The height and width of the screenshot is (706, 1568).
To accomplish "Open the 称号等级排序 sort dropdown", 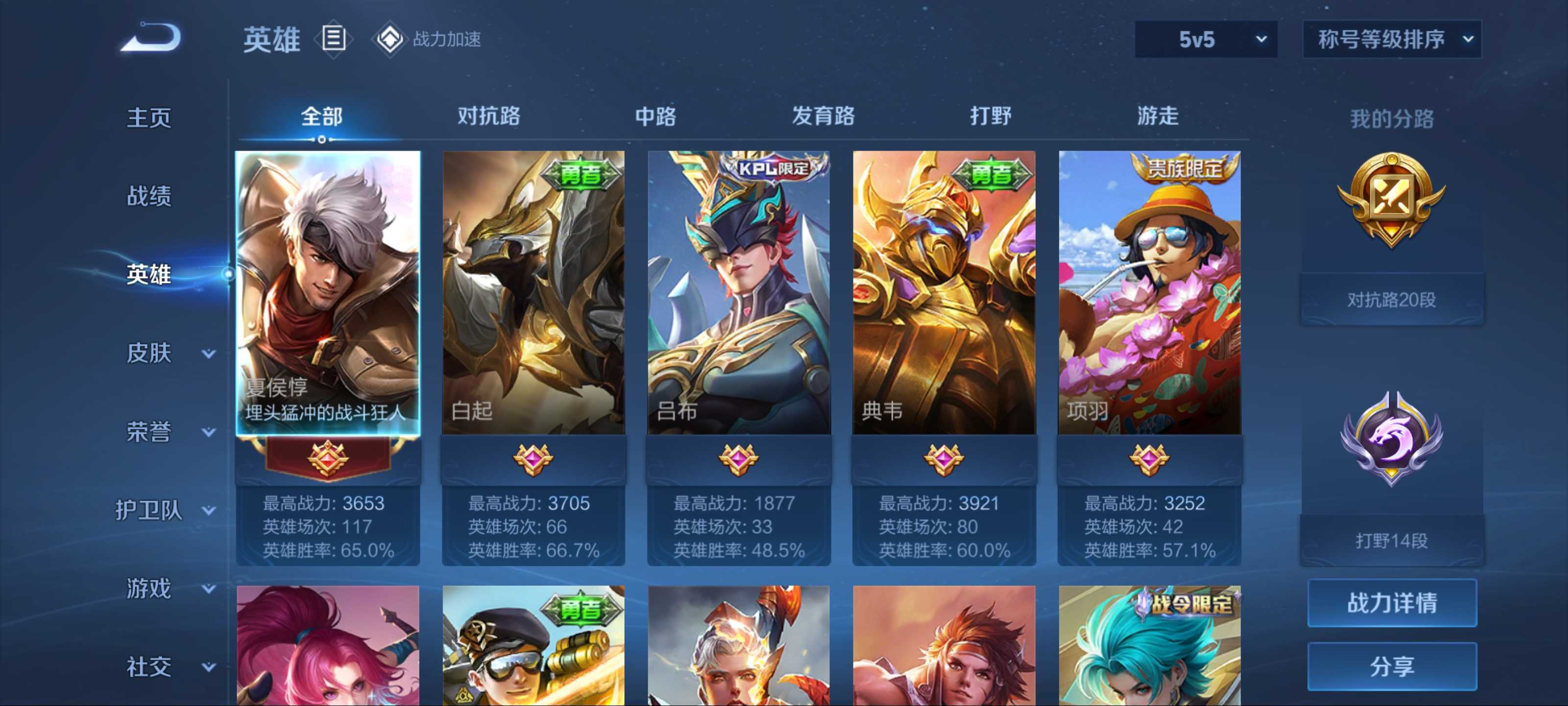I will (1392, 40).
